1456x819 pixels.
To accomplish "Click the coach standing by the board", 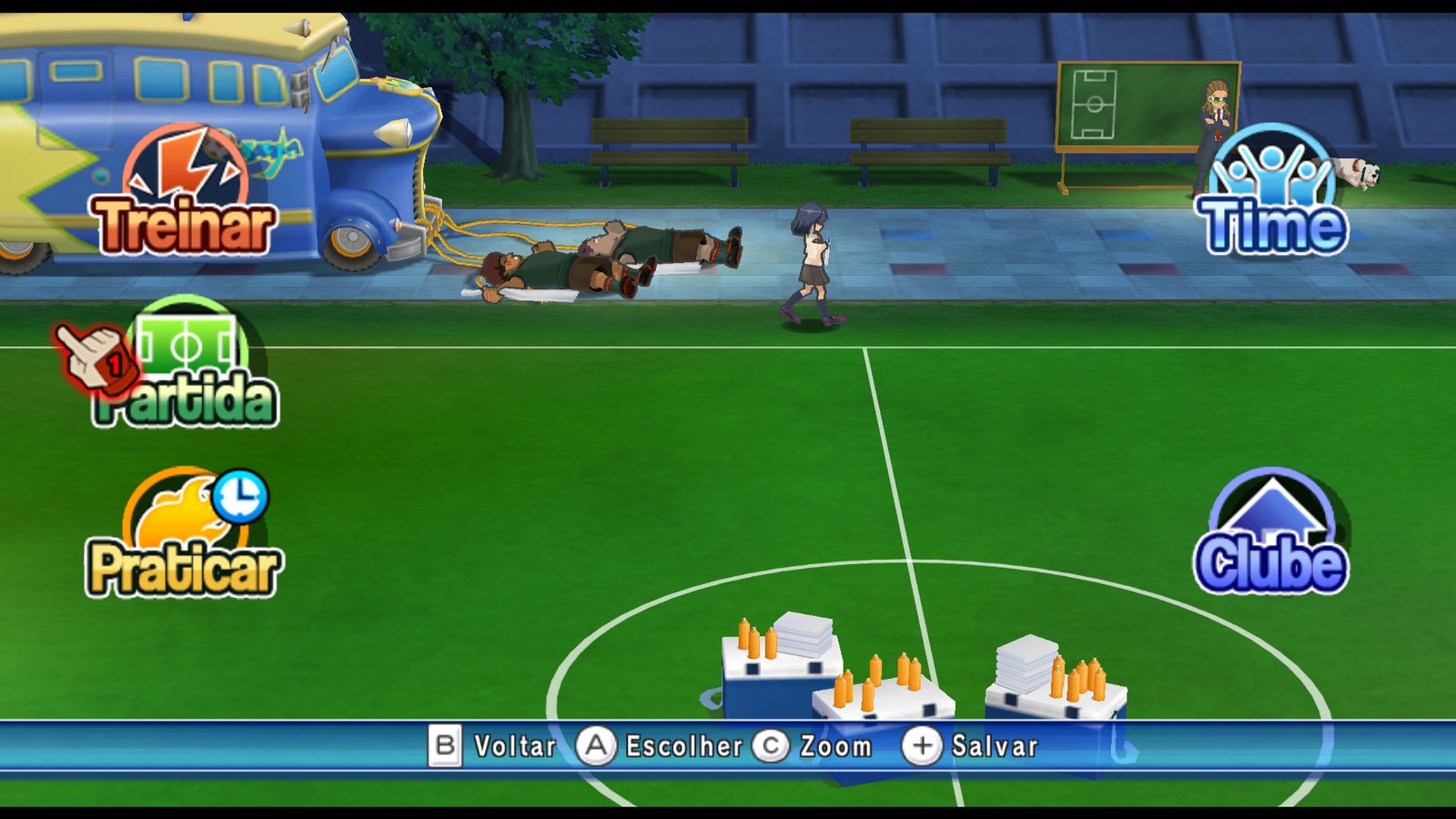I will pos(1215,118).
